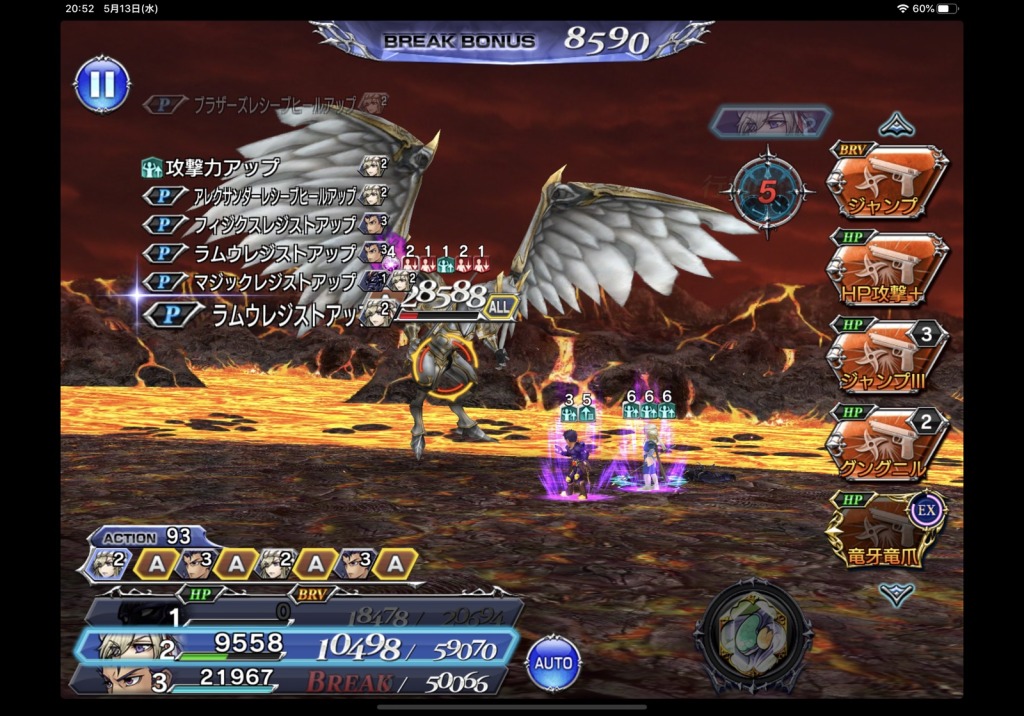Toggle the AUTO battle button
This screenshot has width=1024, height=716.
click(x=553, y=662)
